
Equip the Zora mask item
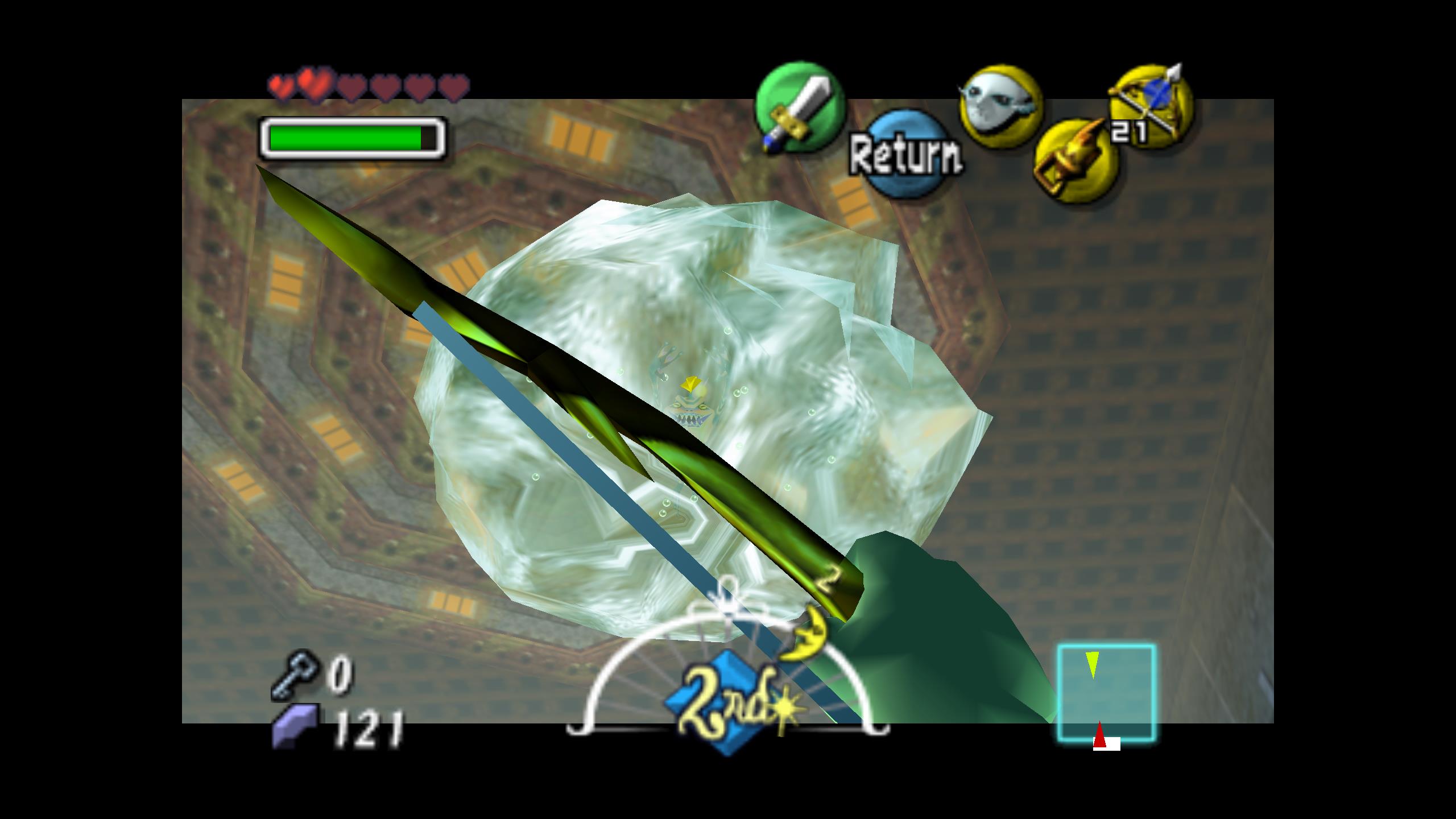click(x=1000, y=107)
